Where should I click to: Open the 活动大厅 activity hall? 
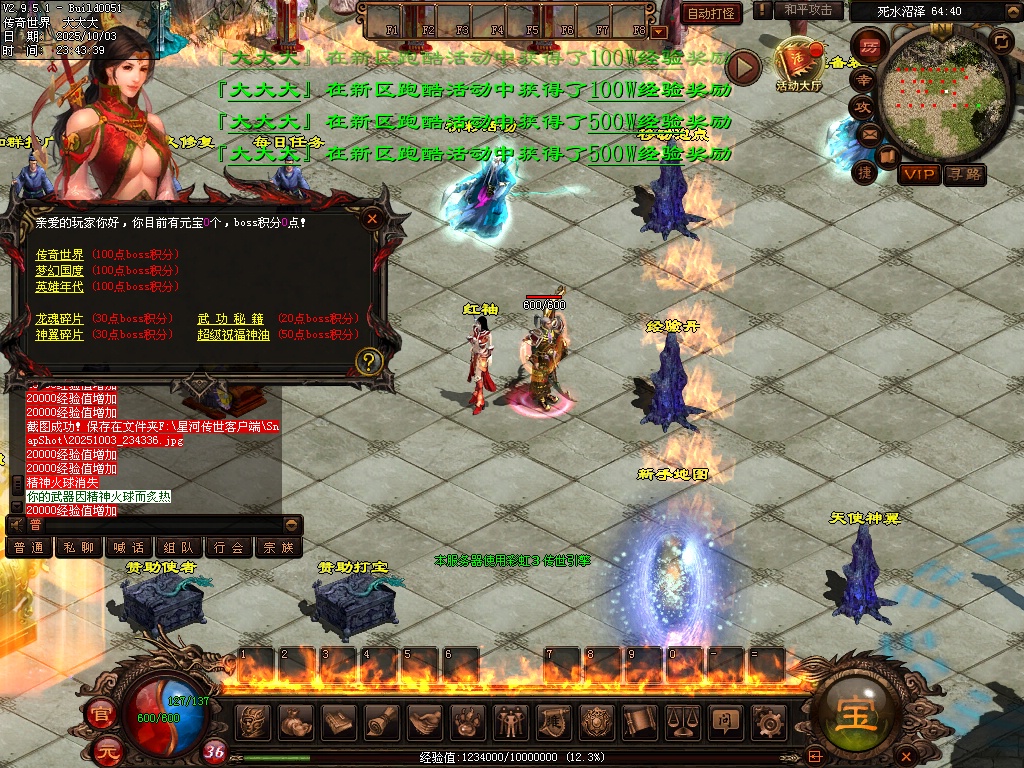coord(798,65)
